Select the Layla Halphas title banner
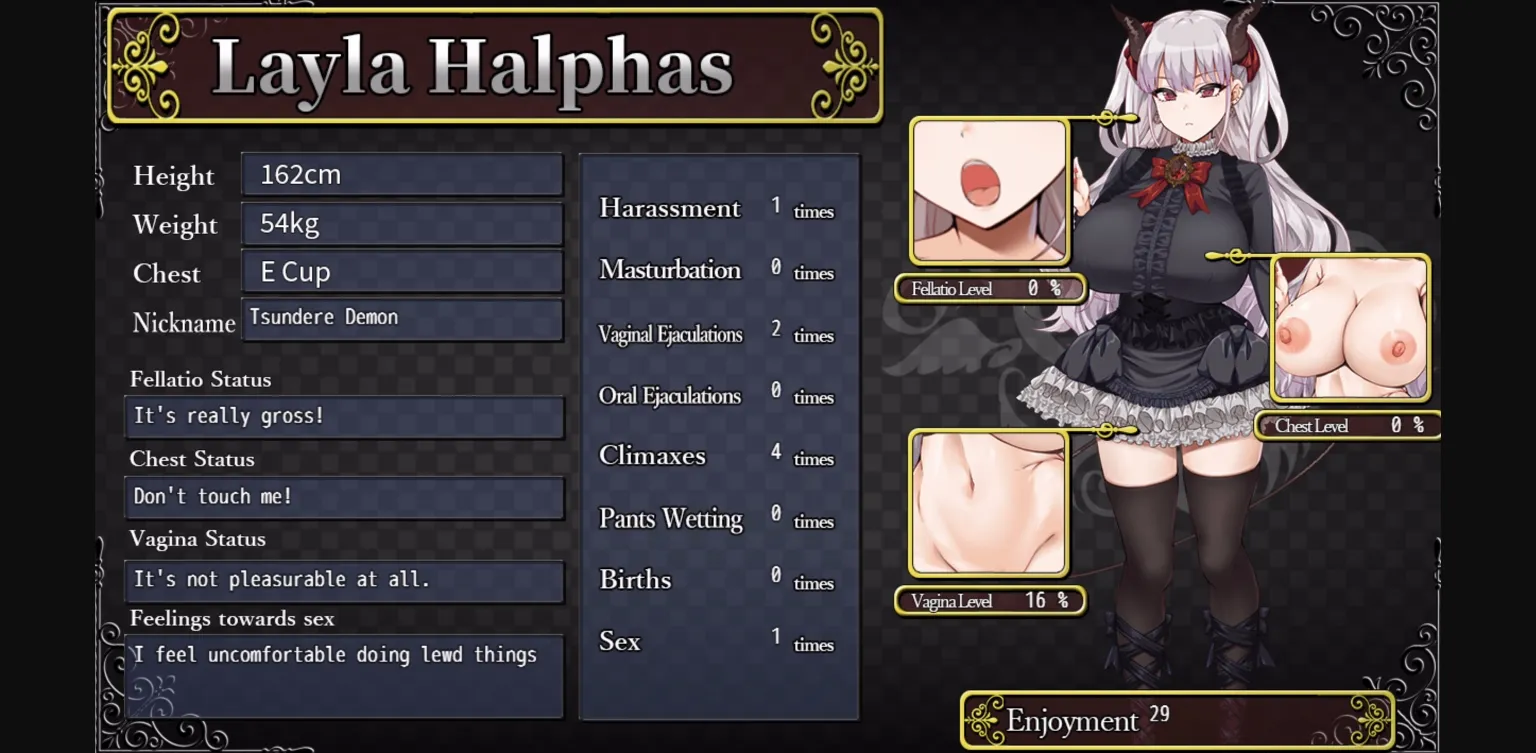 pos(494,67)
